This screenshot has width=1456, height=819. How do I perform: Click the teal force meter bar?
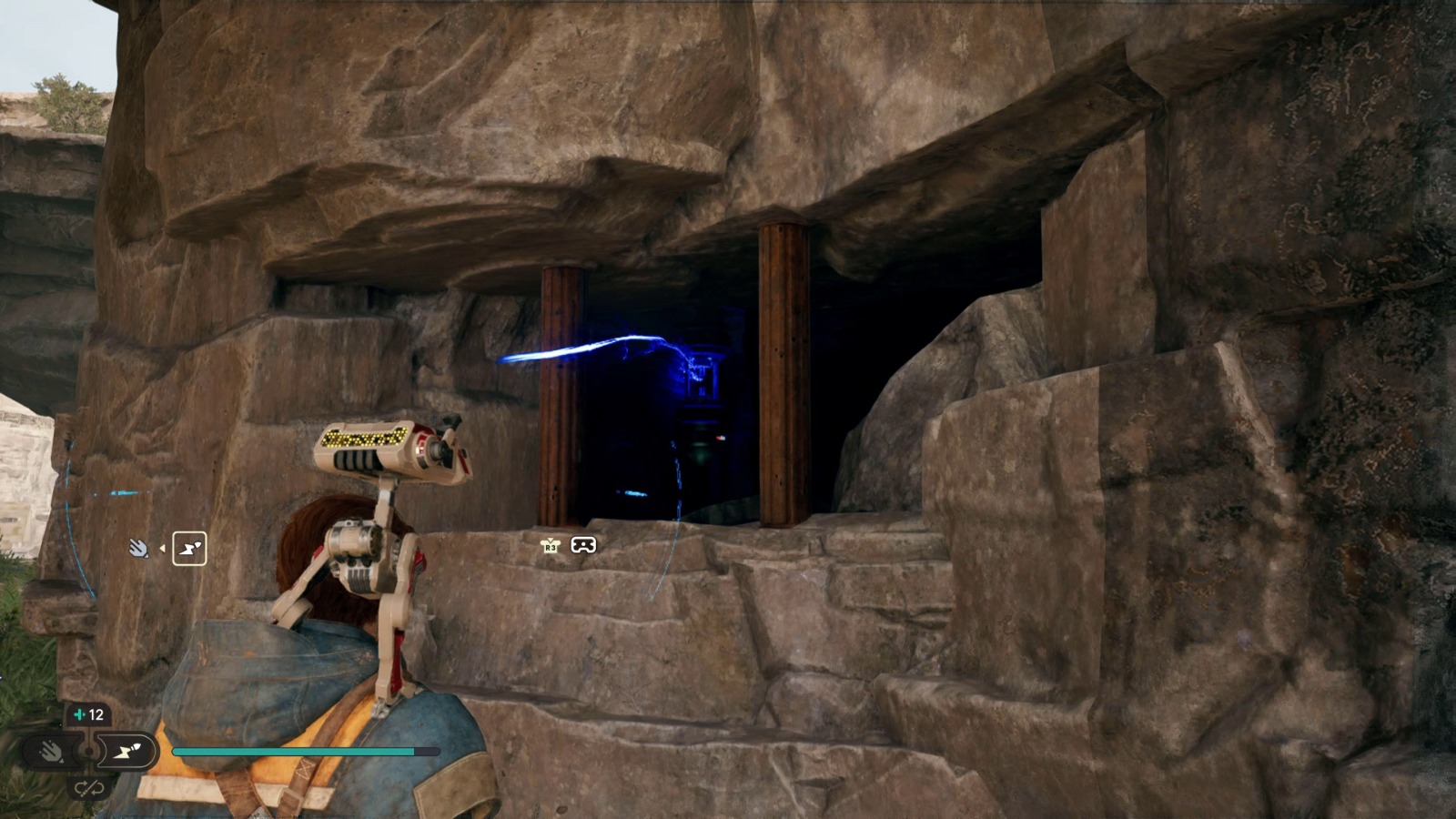291,752
